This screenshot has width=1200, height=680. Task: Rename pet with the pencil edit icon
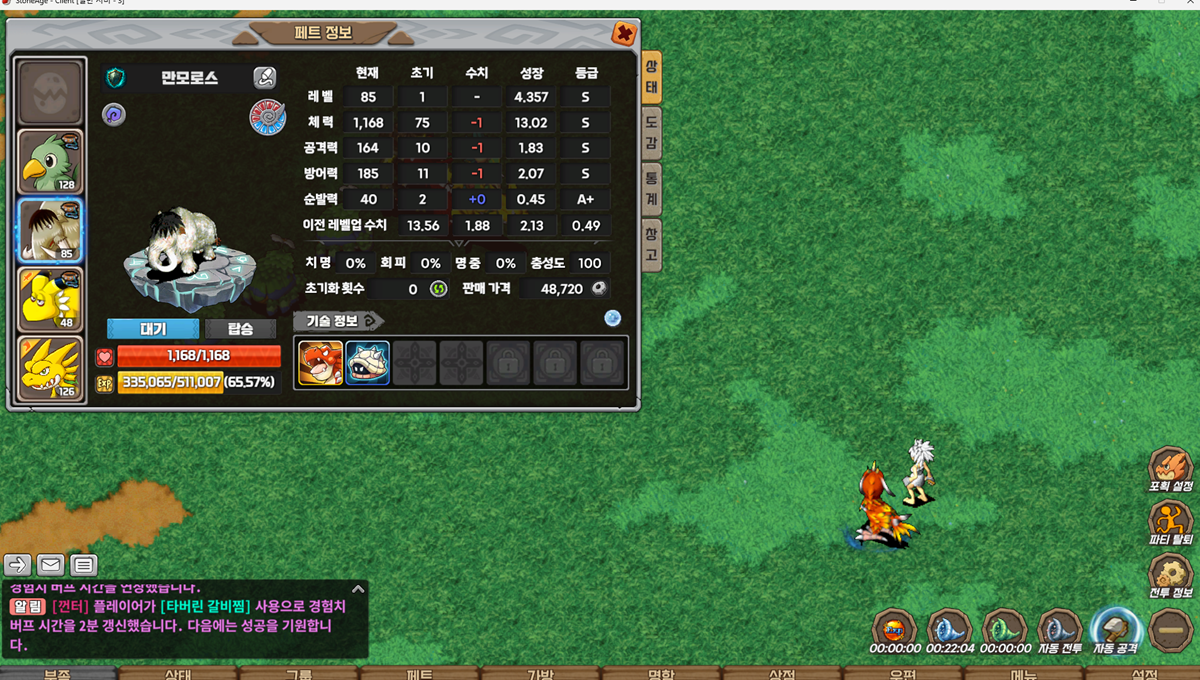pos(264,77)
